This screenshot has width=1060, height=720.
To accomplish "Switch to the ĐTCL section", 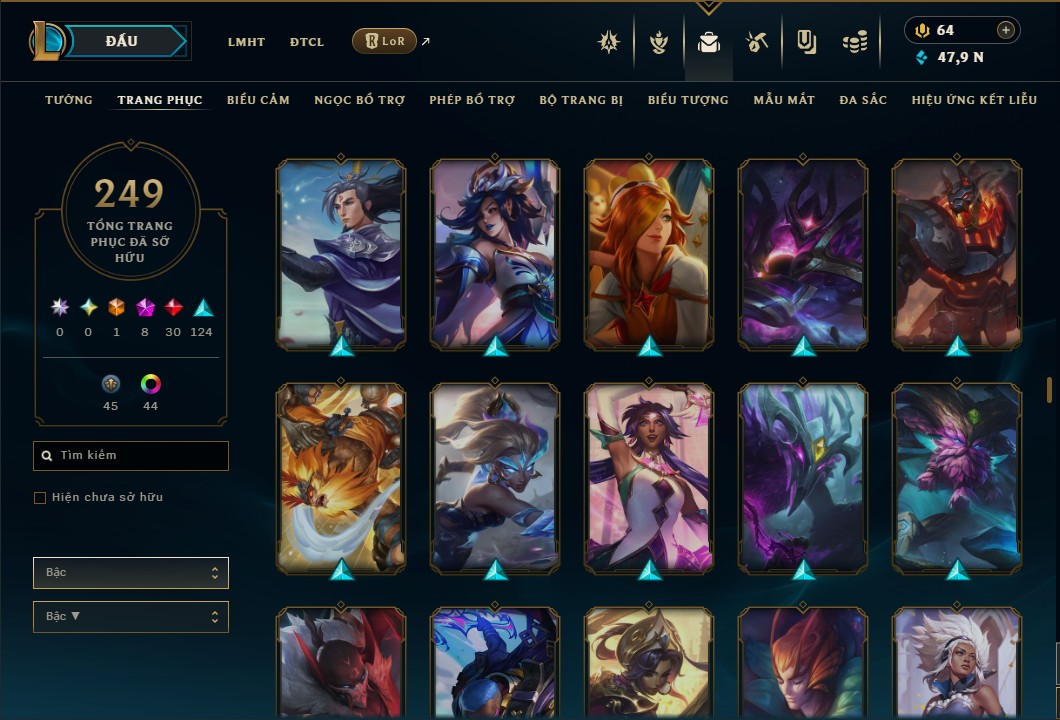I will coord(307,42).
